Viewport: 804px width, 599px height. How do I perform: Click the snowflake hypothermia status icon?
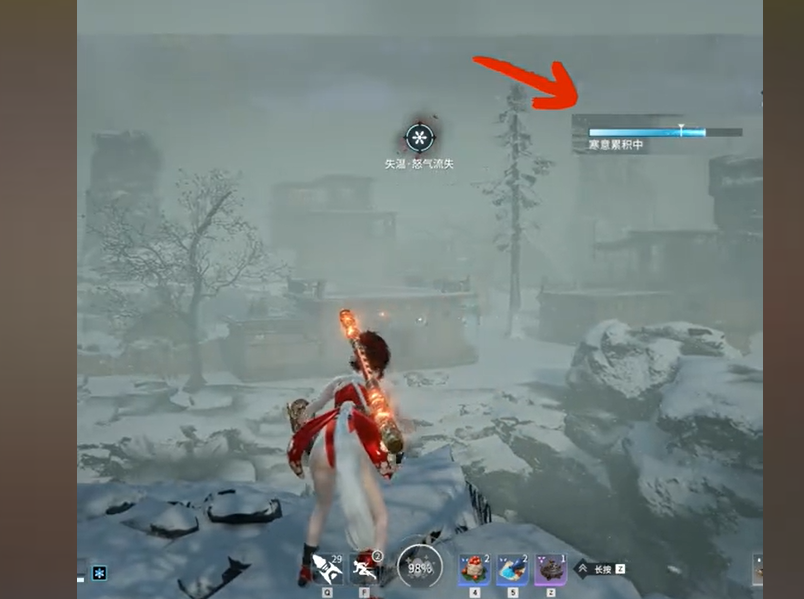(x=419, y=138)
